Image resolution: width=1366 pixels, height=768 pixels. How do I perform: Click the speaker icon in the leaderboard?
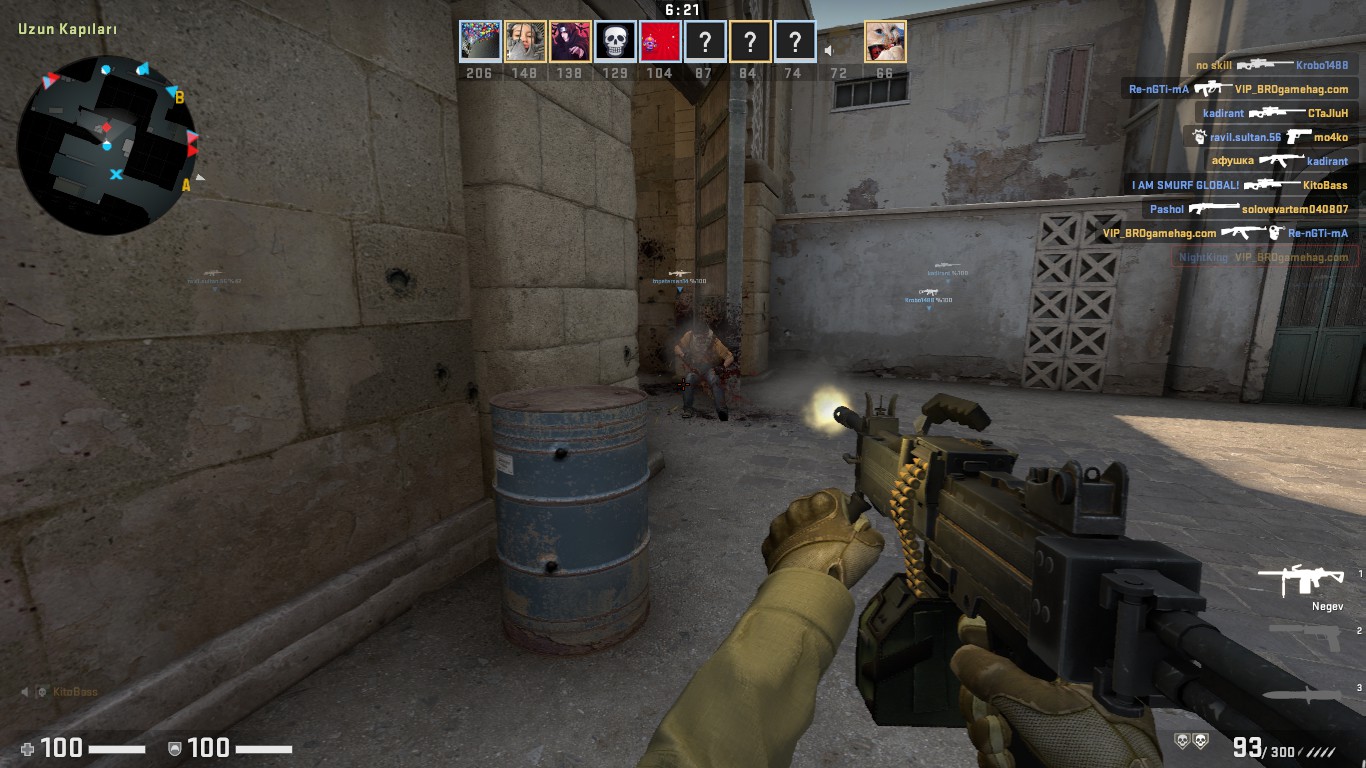(829, 50)
